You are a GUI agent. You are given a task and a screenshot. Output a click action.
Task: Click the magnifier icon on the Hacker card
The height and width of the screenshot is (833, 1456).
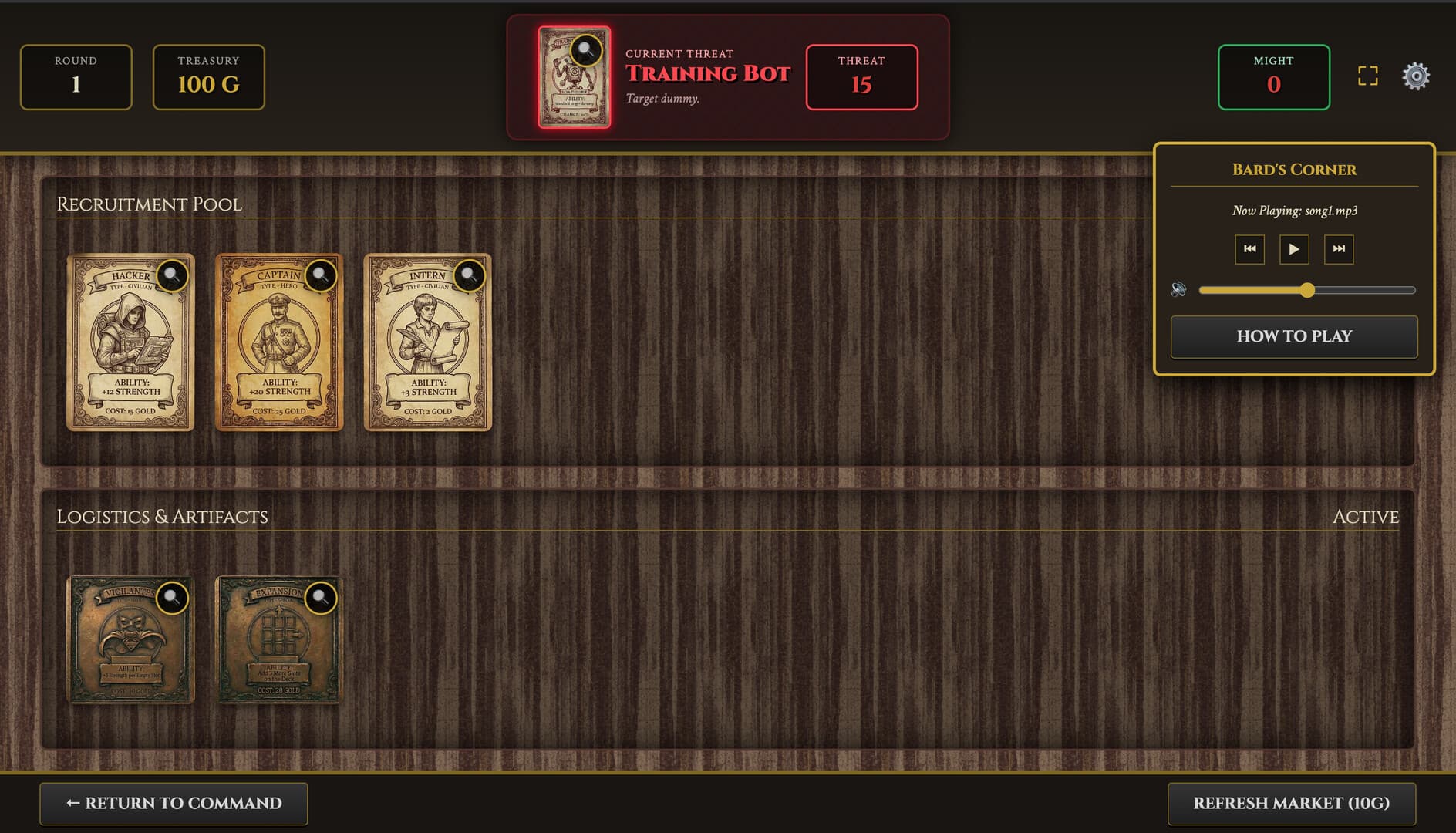pyautogui.click(x=172, y=277)
